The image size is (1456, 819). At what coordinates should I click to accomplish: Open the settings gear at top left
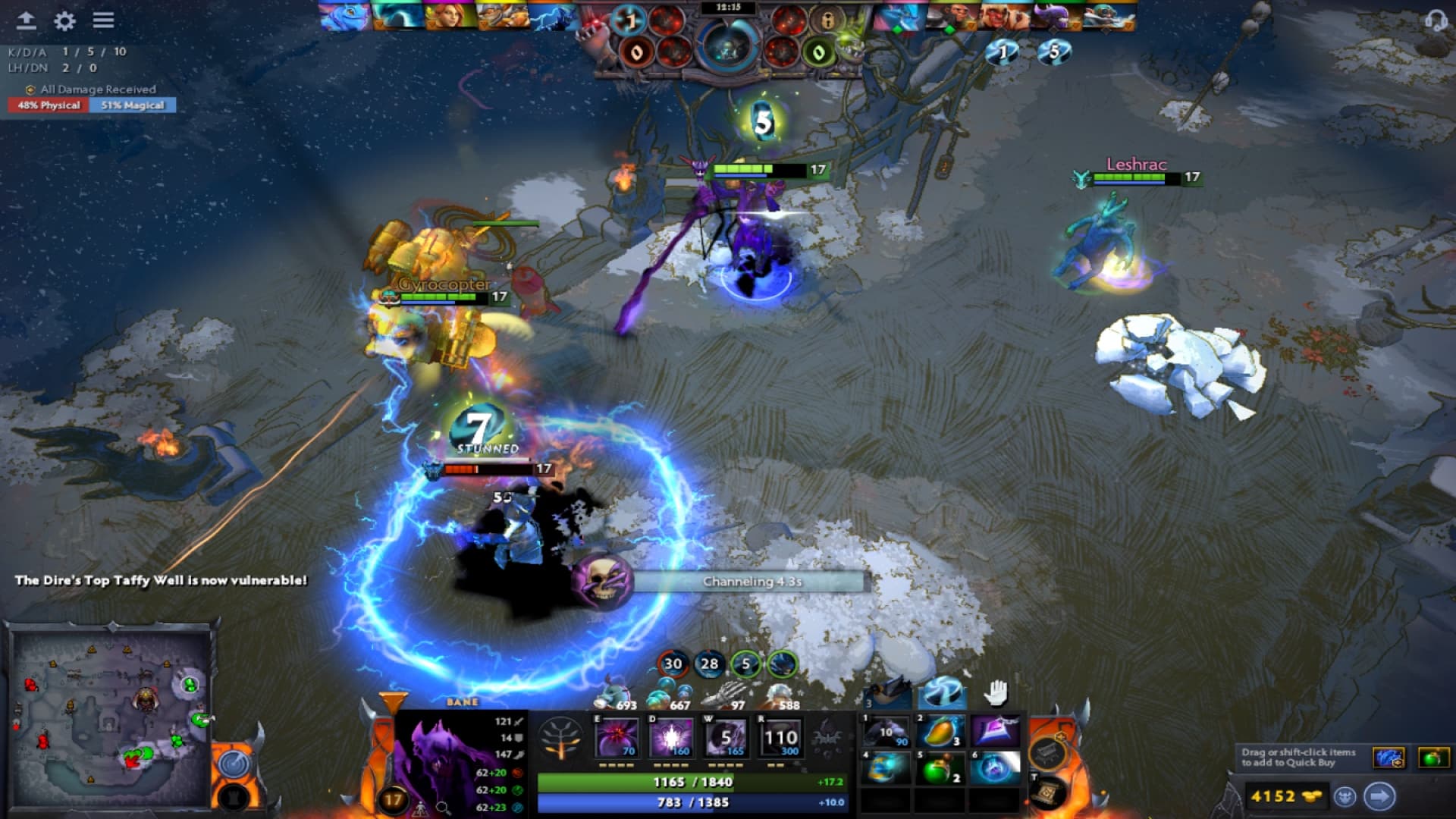tap(64, 22)
